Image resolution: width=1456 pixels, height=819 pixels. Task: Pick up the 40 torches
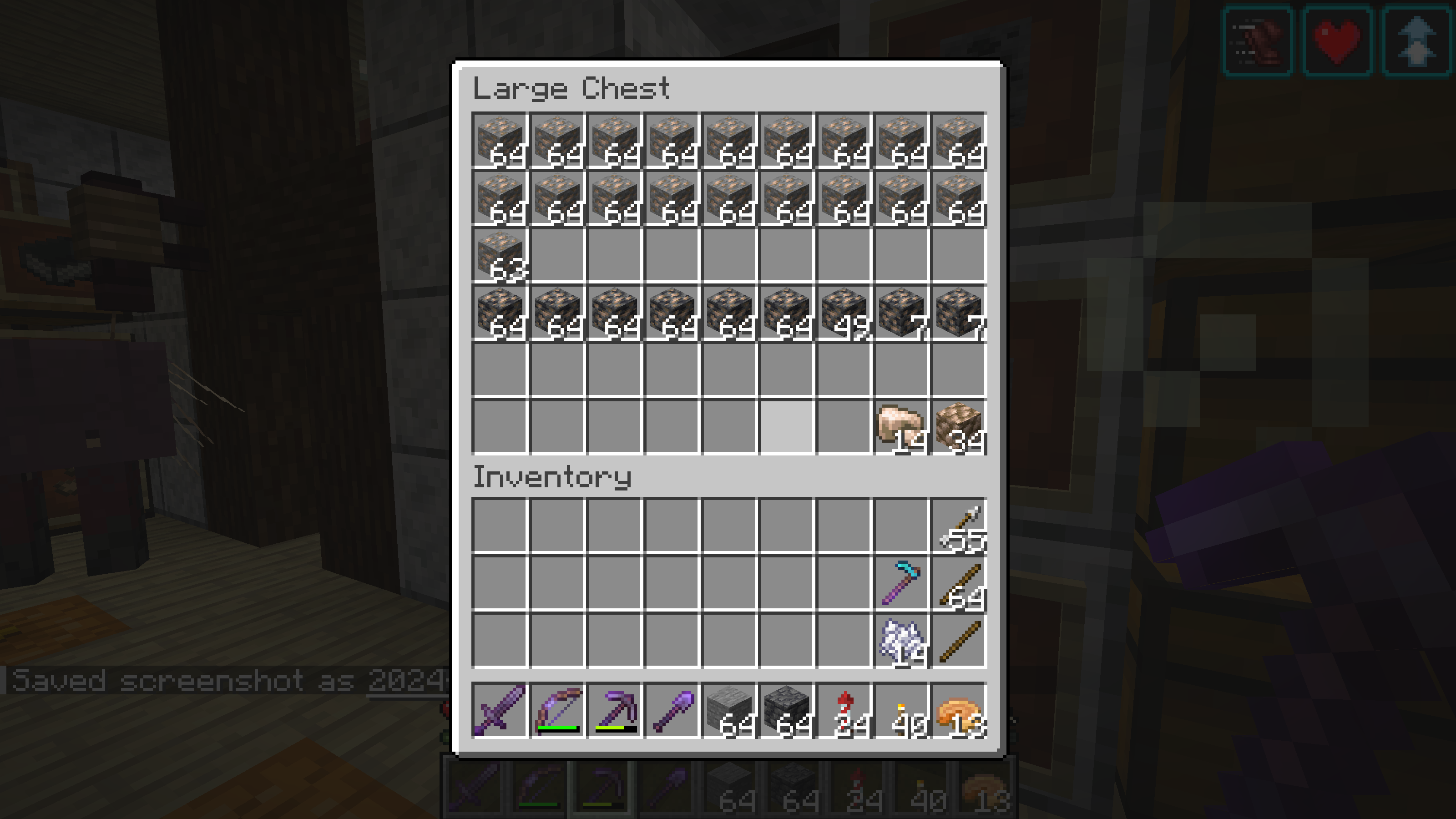[901, 710]
